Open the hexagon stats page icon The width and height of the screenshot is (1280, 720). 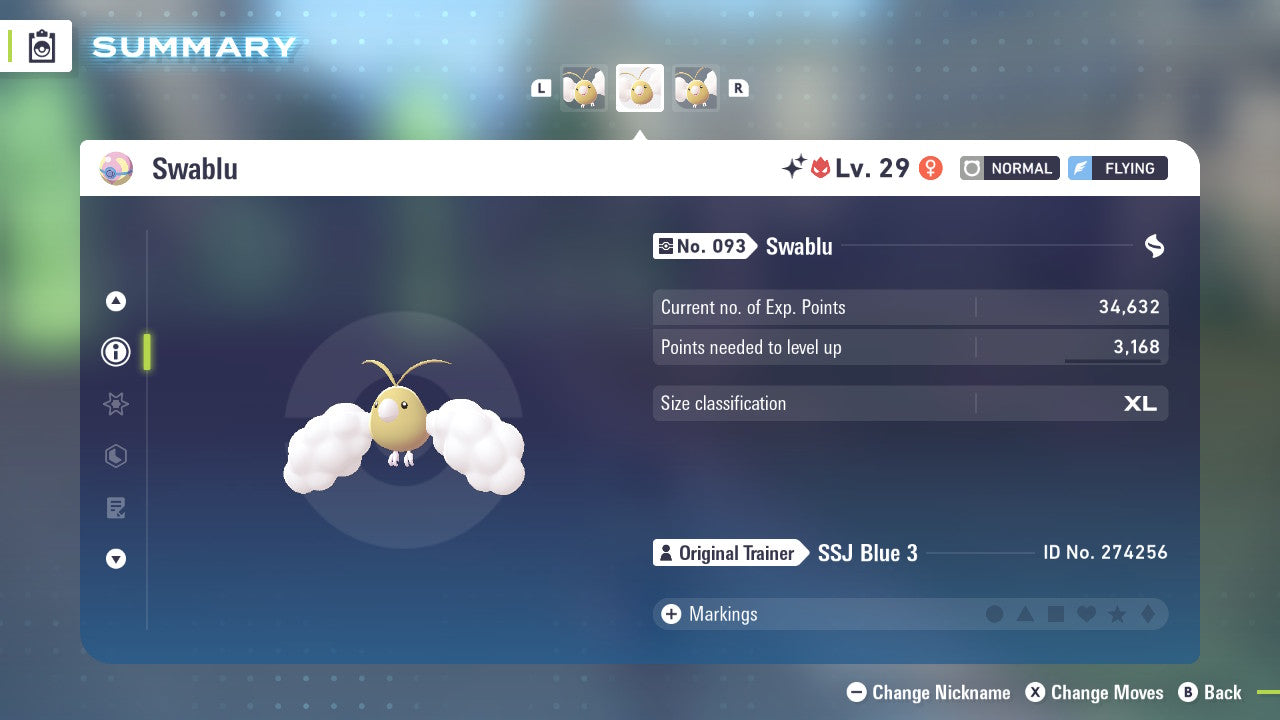click(x=115, y=456)
